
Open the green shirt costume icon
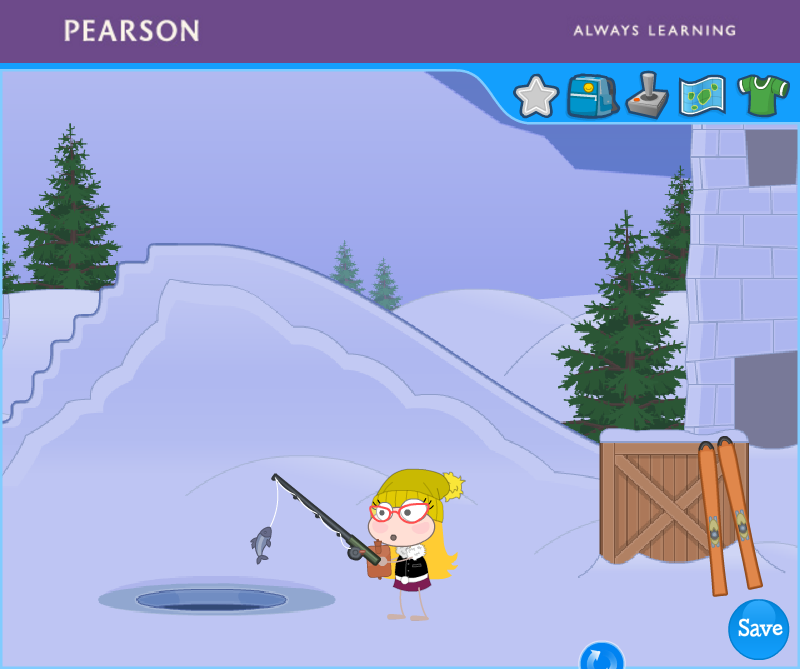tap(763, 96)
